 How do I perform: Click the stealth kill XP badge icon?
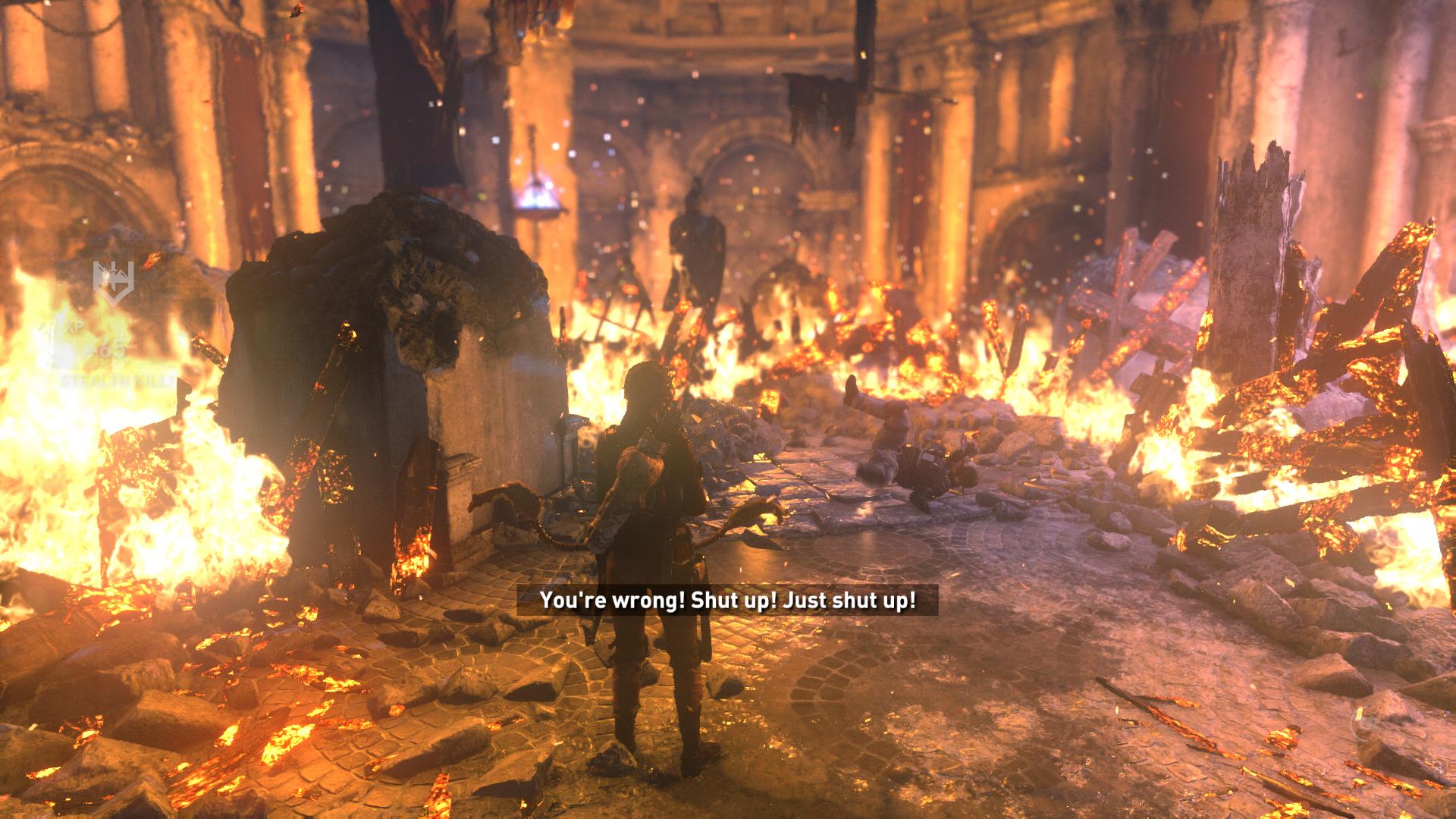tap(114, 281)
